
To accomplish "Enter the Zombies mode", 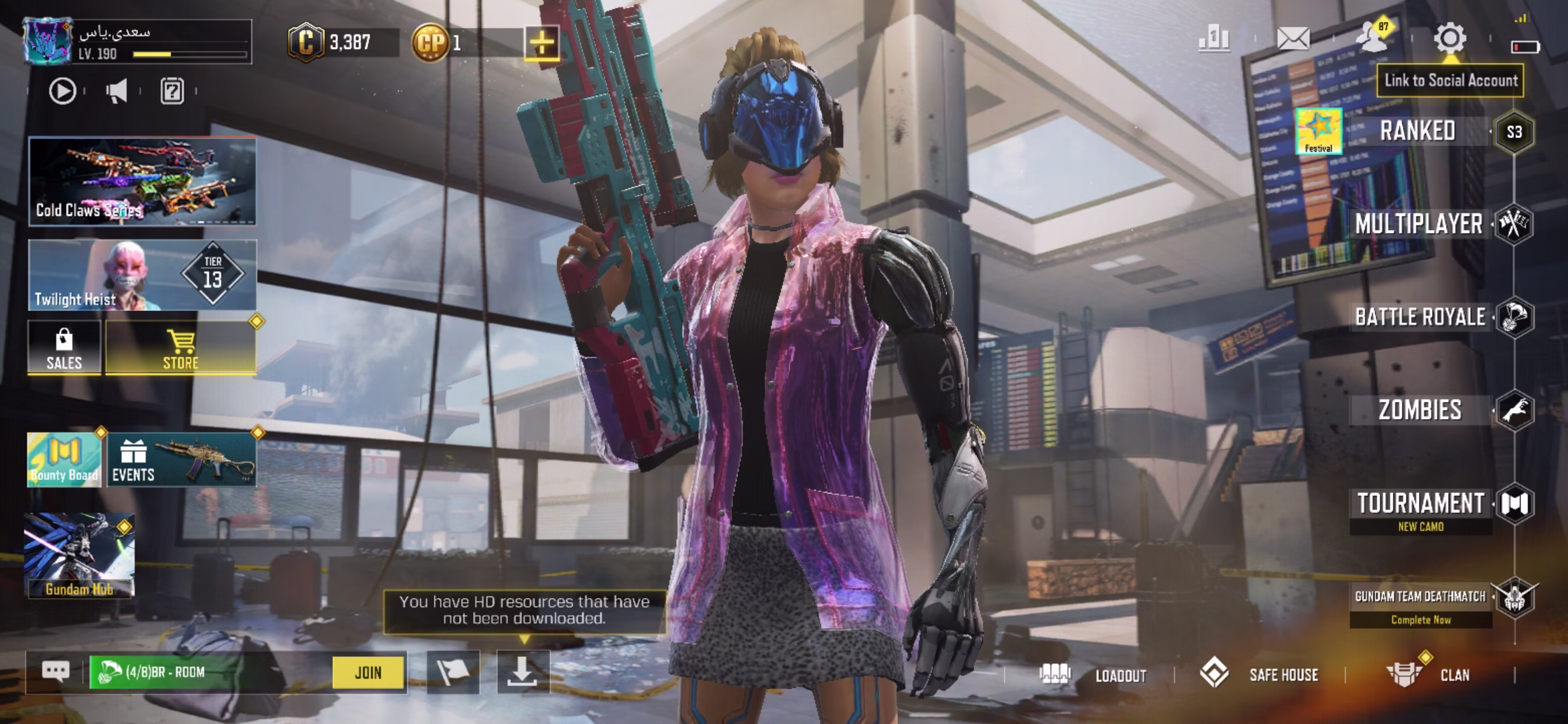I will tap(1420, 410).
